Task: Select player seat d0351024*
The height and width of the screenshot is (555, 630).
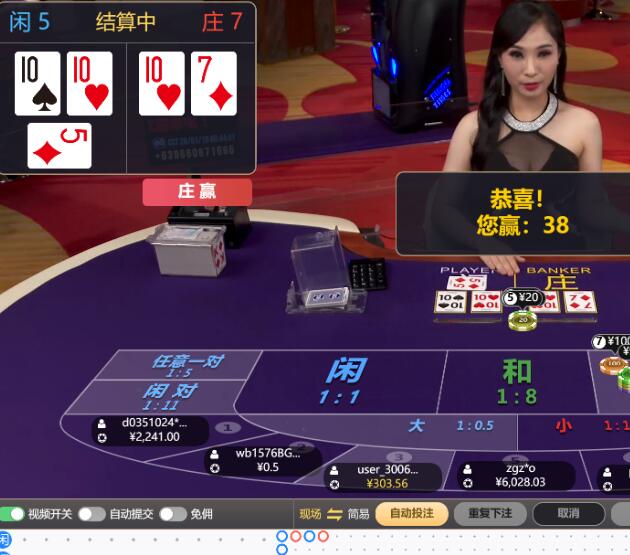Action: tap(150, 430)
